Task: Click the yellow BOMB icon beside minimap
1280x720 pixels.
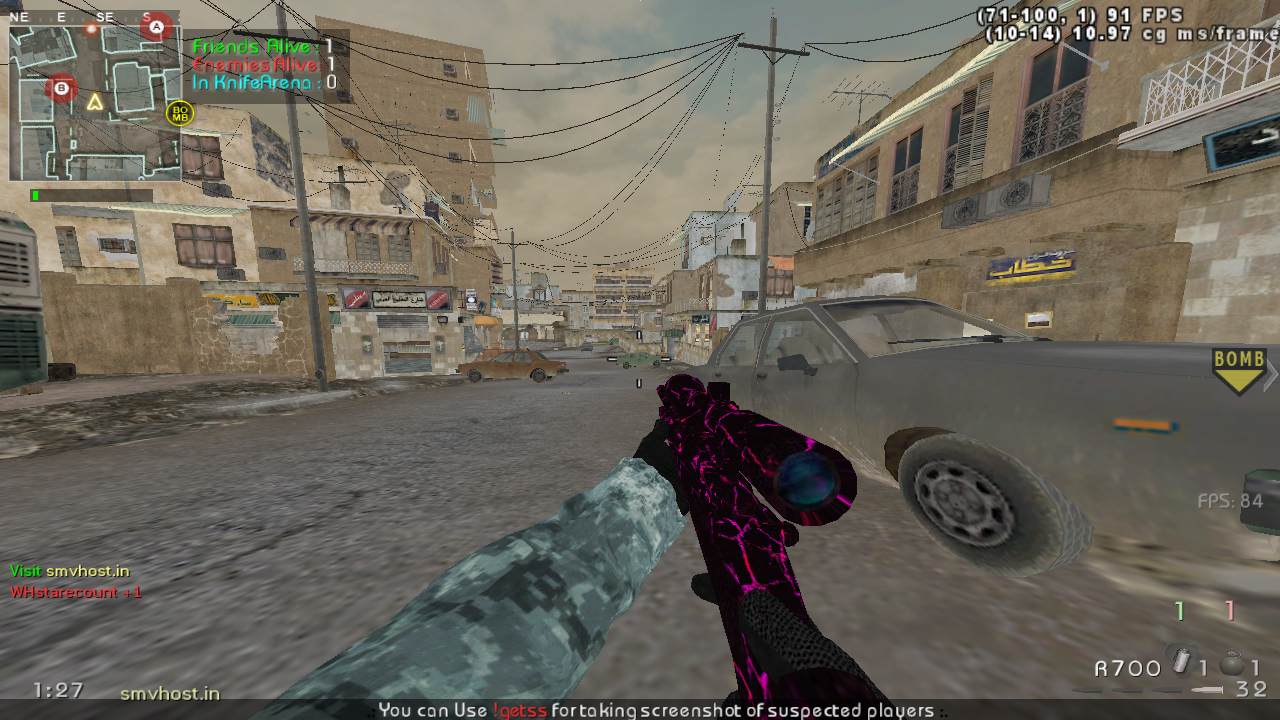Action: click(180, 113)
